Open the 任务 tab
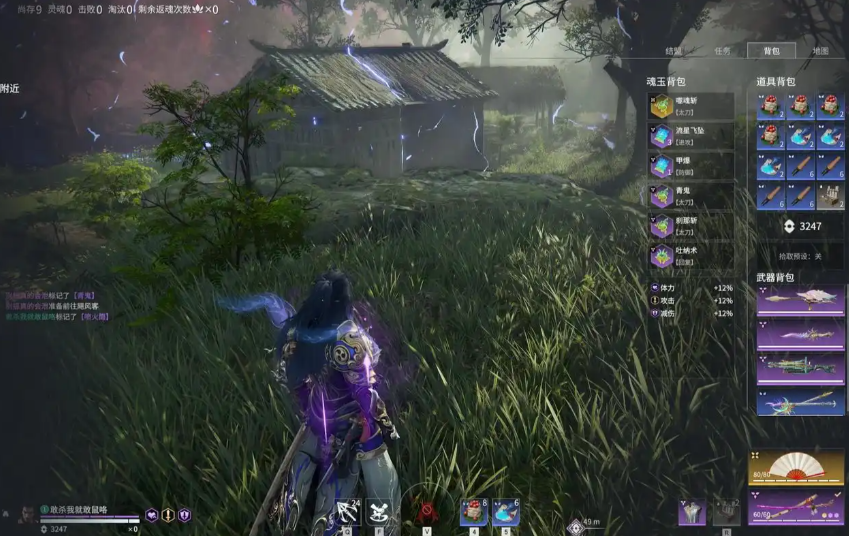This screenshot has height=536, width=849. click(722, 50)
